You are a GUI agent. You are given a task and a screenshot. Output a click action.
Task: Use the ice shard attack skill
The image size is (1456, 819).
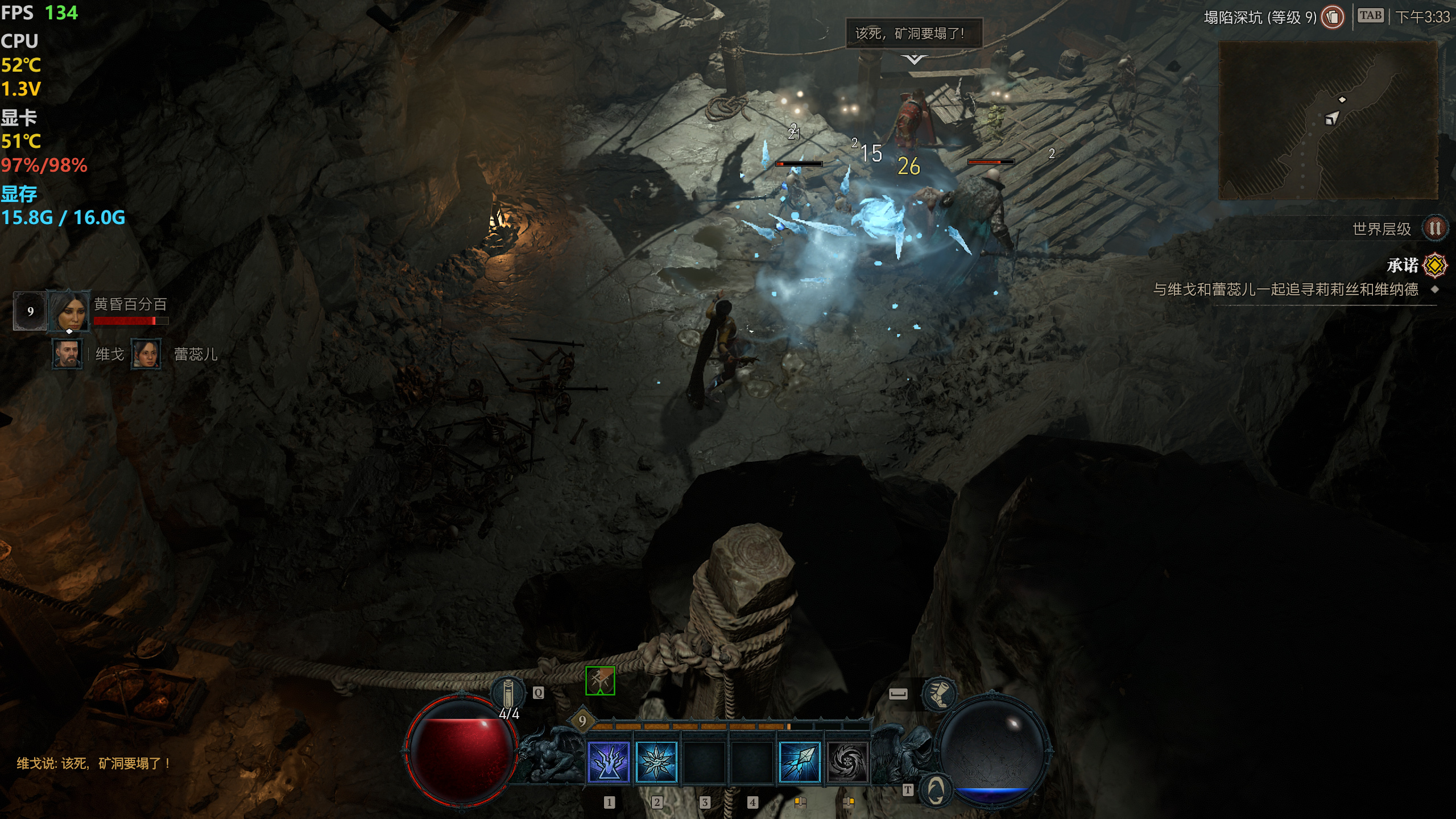[800, 762]
